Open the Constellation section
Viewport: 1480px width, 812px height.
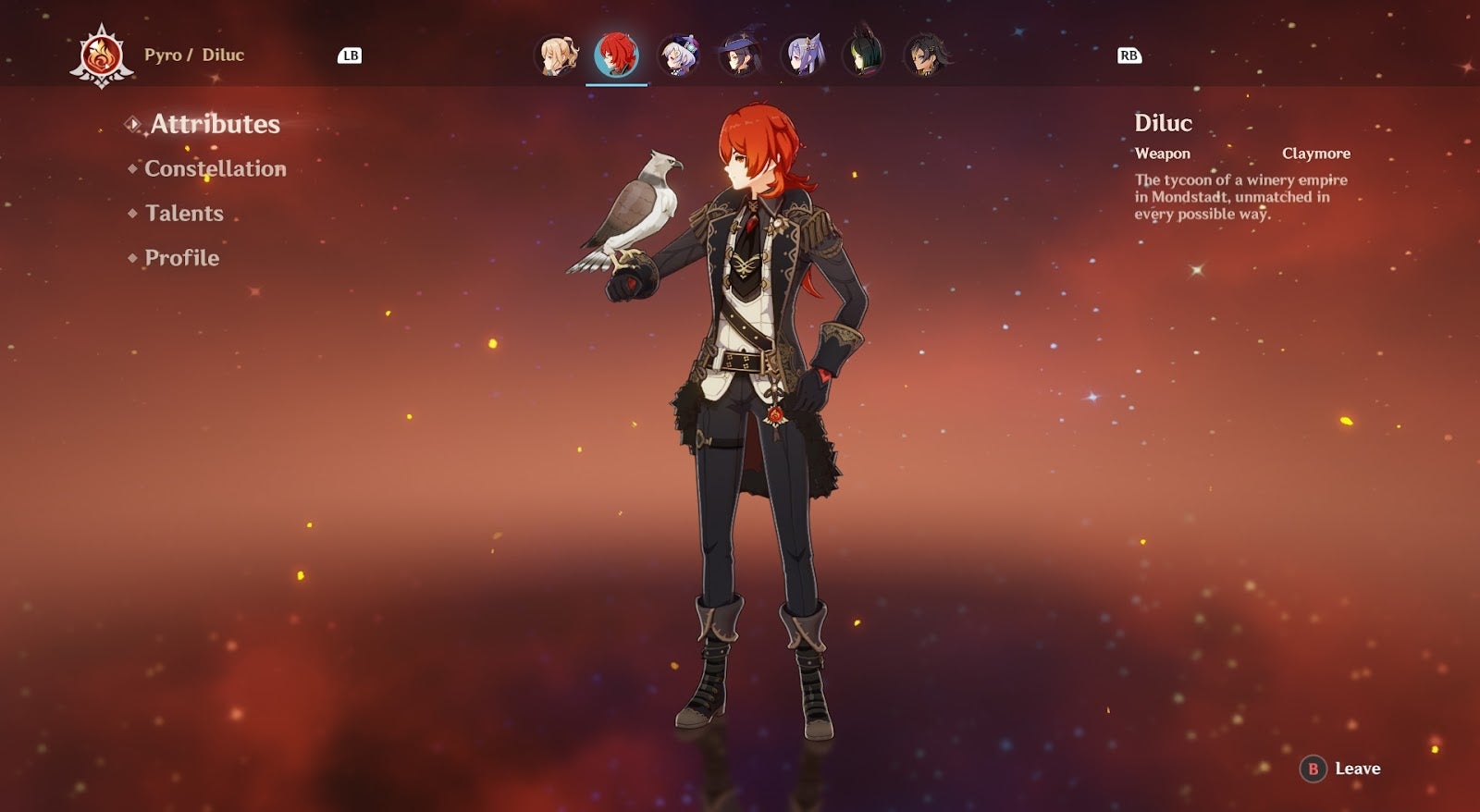(215, 169)
